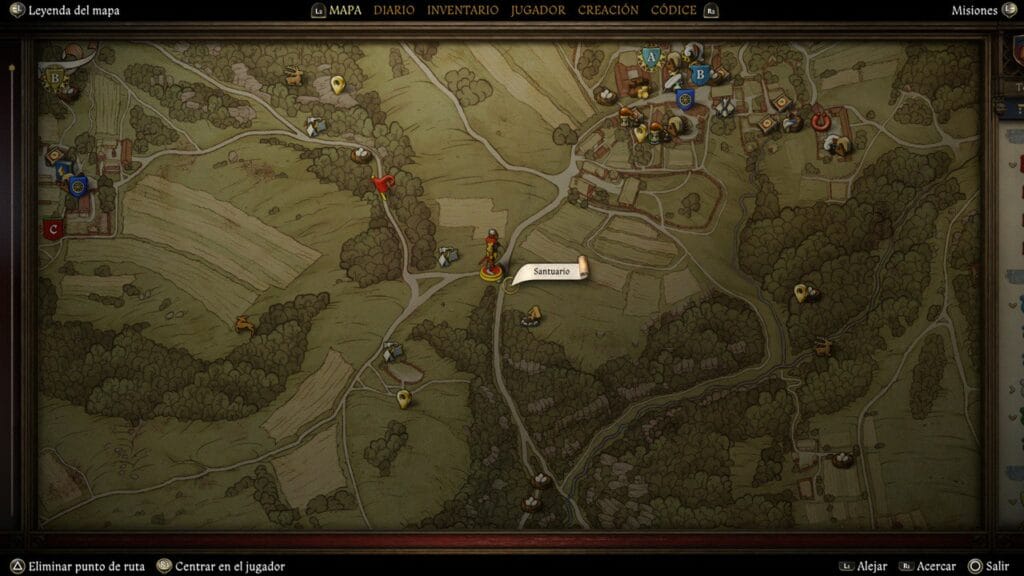Image resolution: width=1024 pixels, height=576 pixels.
Task: Go to the Jugador tab
Action: (x=537, y=10)
